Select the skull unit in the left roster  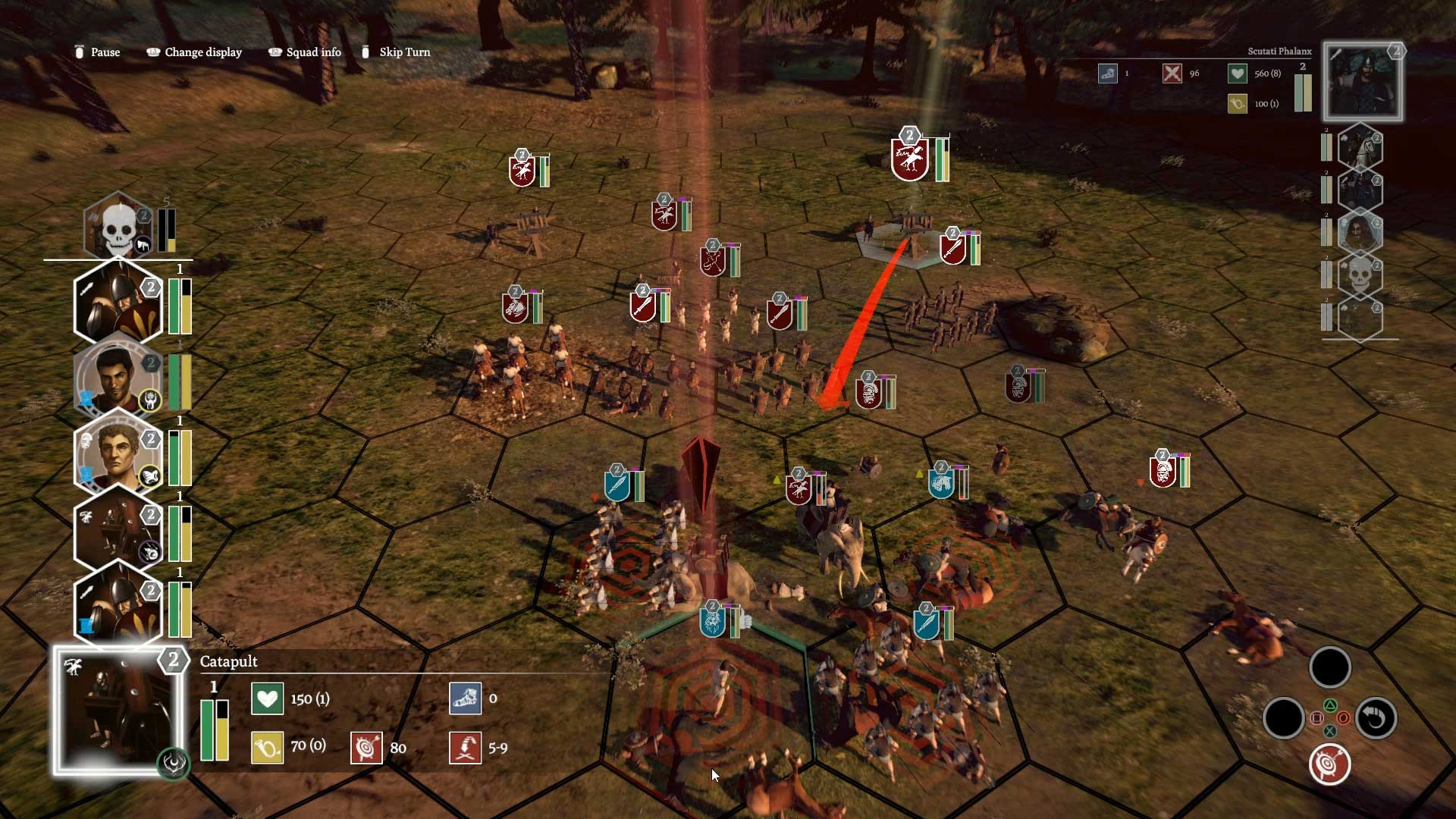(118, 227)
